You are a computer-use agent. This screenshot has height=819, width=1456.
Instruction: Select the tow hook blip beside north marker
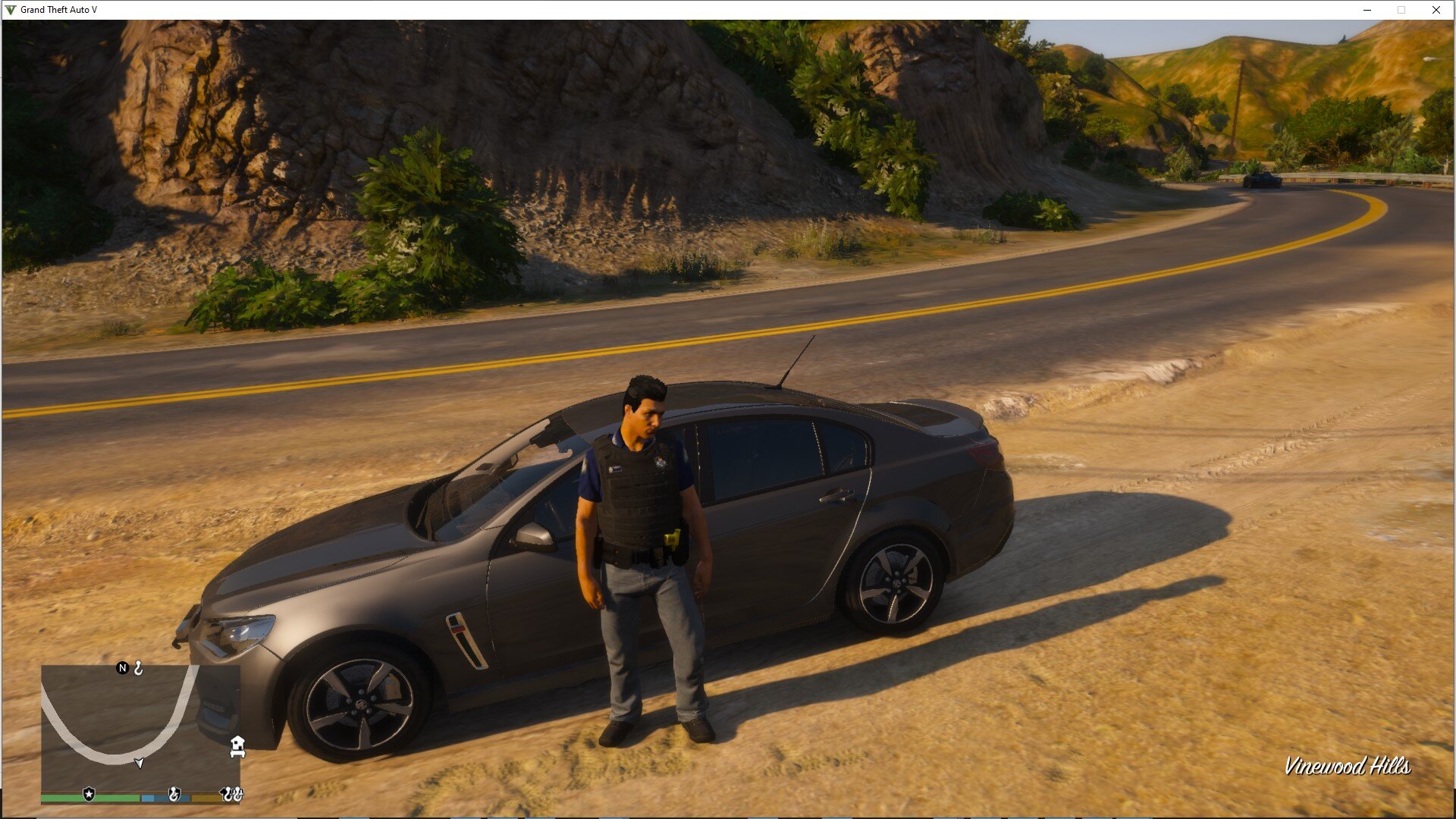point(139,668)
